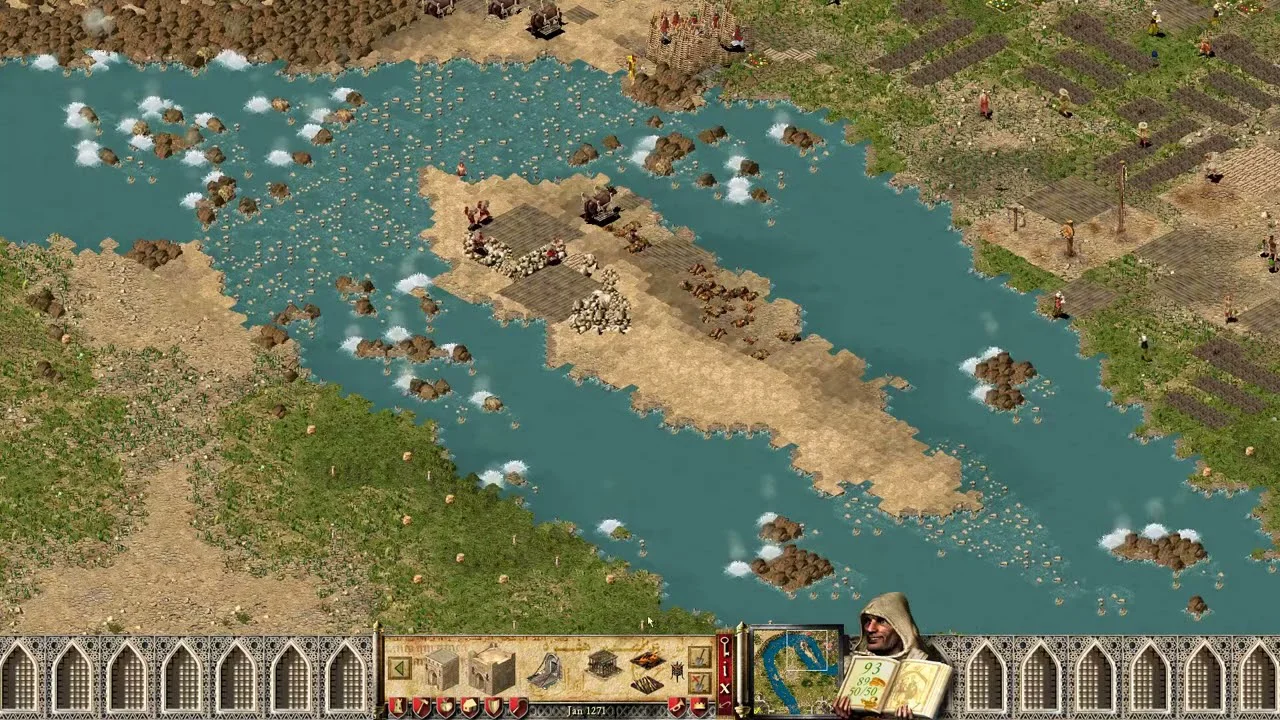The image size is (1280, 720).
Task: Open the castle buildings tower shield tab
Action: coord(396,707)
